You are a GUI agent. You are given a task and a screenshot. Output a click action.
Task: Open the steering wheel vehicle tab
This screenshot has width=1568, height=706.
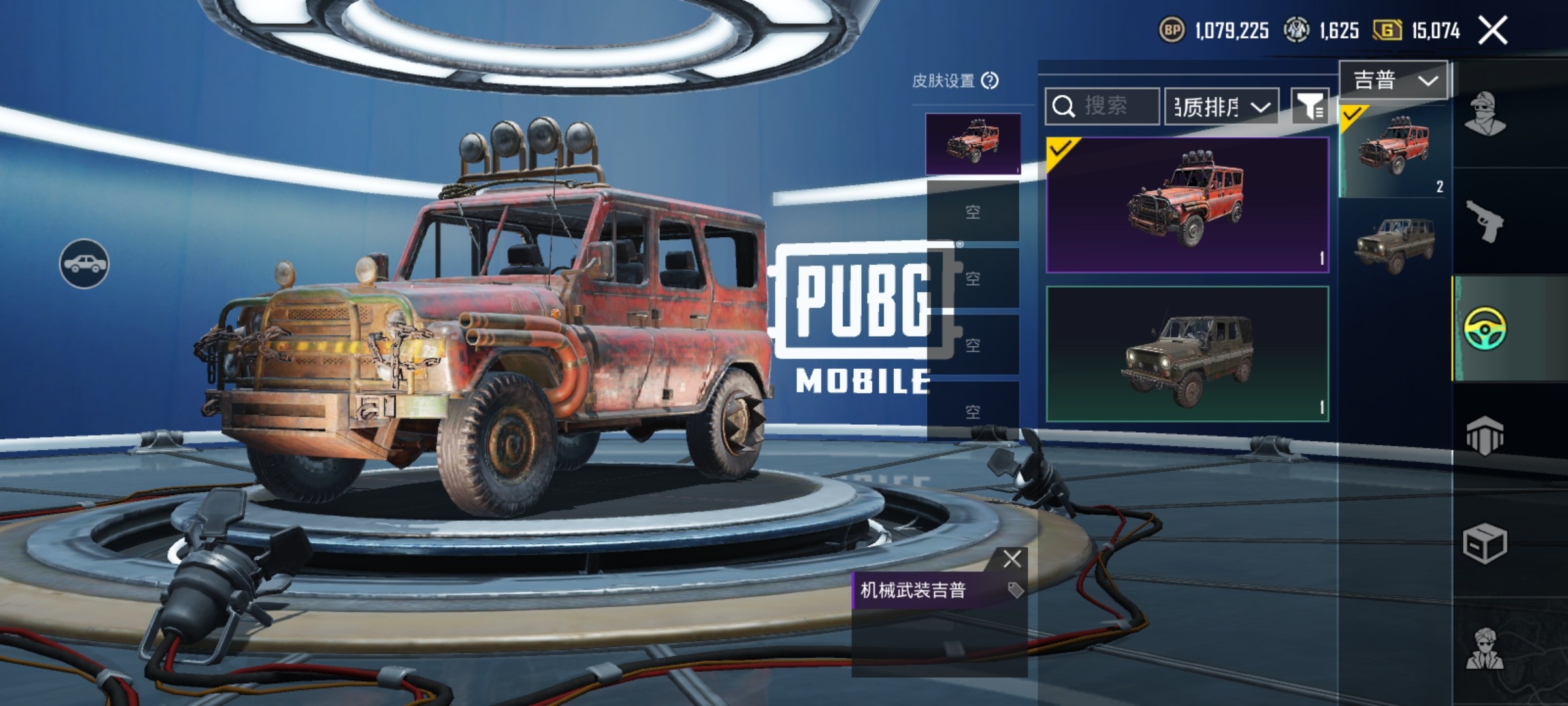coord(1485,328)
